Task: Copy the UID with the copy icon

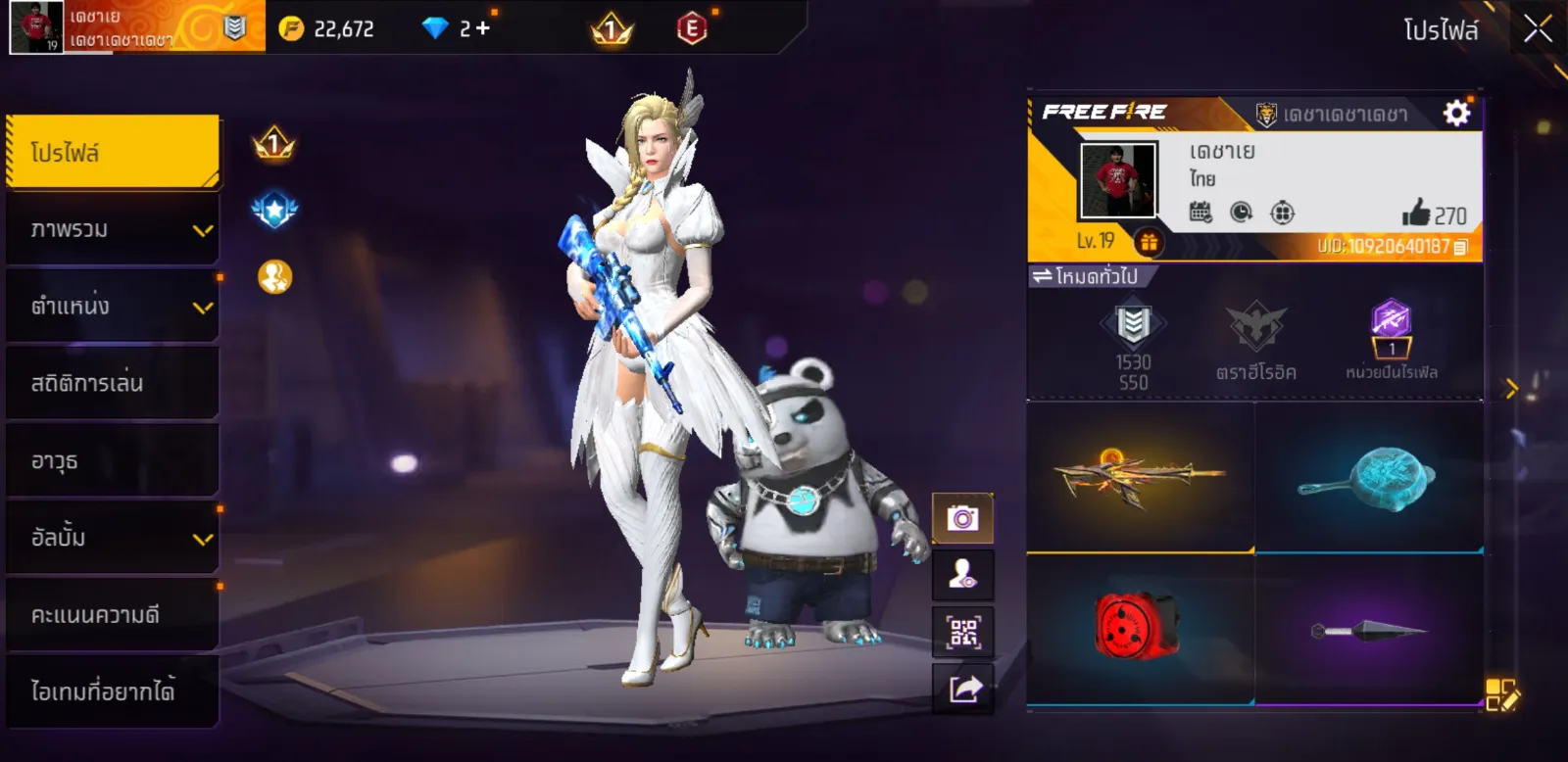Action: pos(1461,247)
